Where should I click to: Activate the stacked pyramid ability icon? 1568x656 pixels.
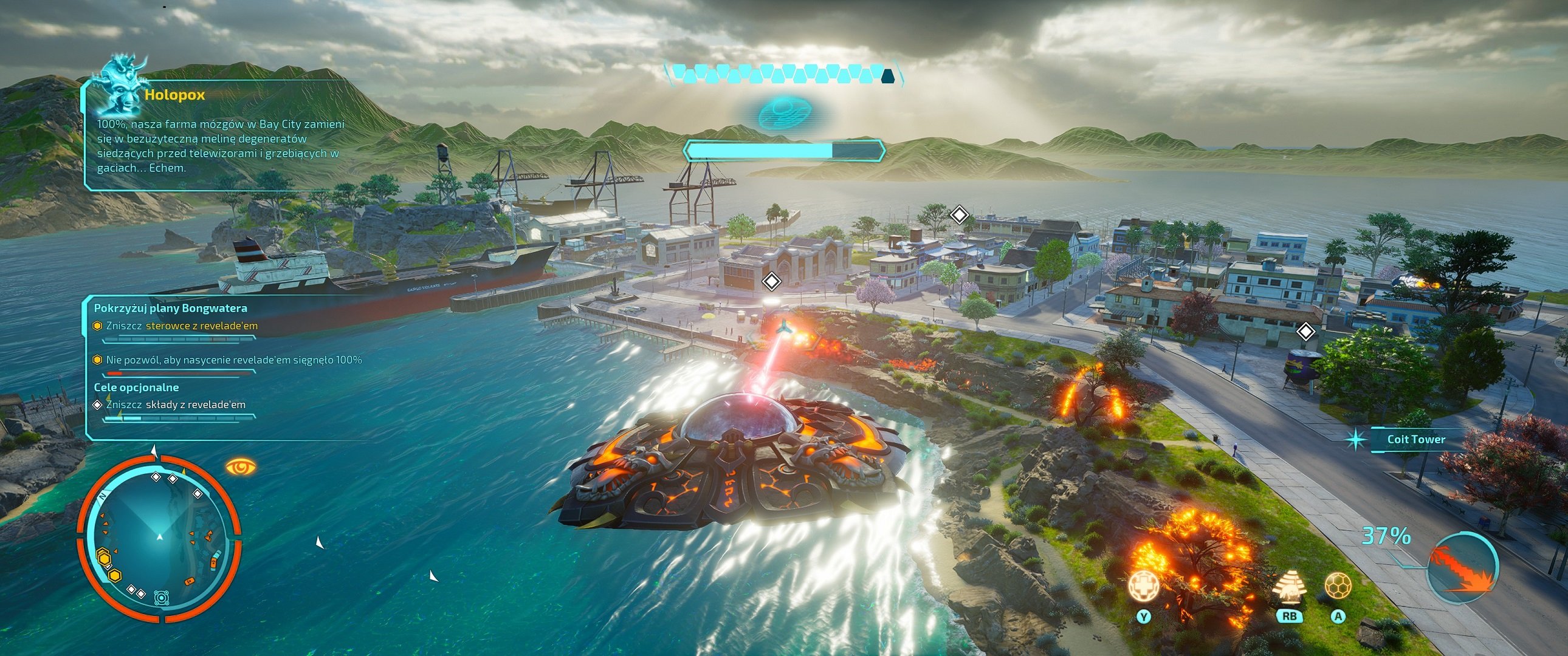click(1288, 587)
